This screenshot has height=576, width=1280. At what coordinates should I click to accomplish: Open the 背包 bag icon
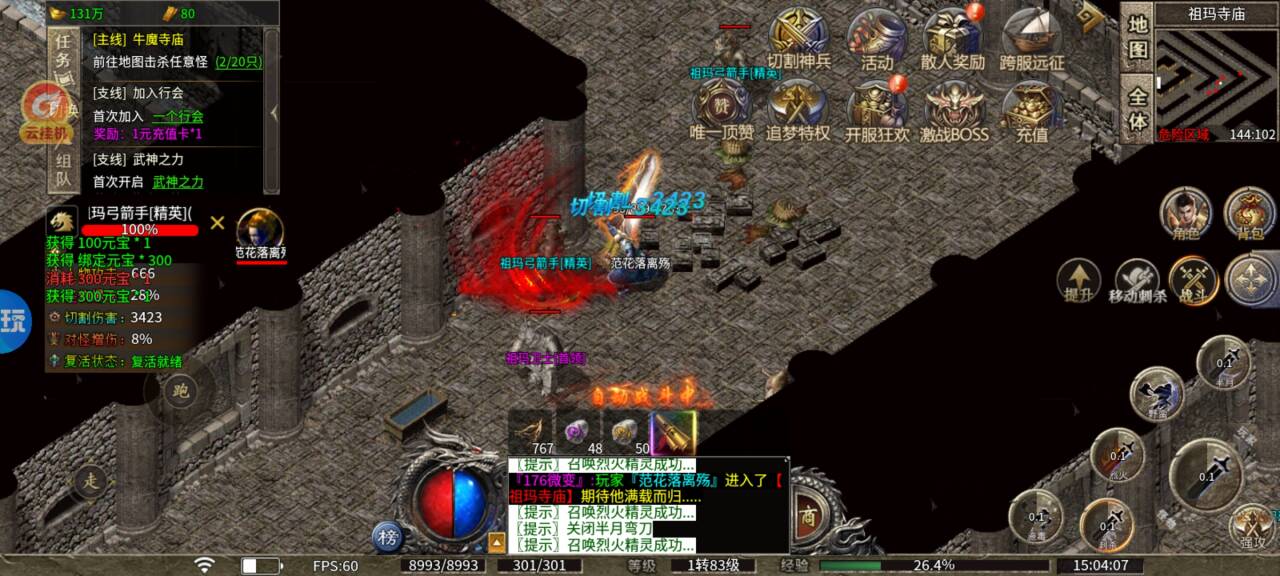point(1250,213)
